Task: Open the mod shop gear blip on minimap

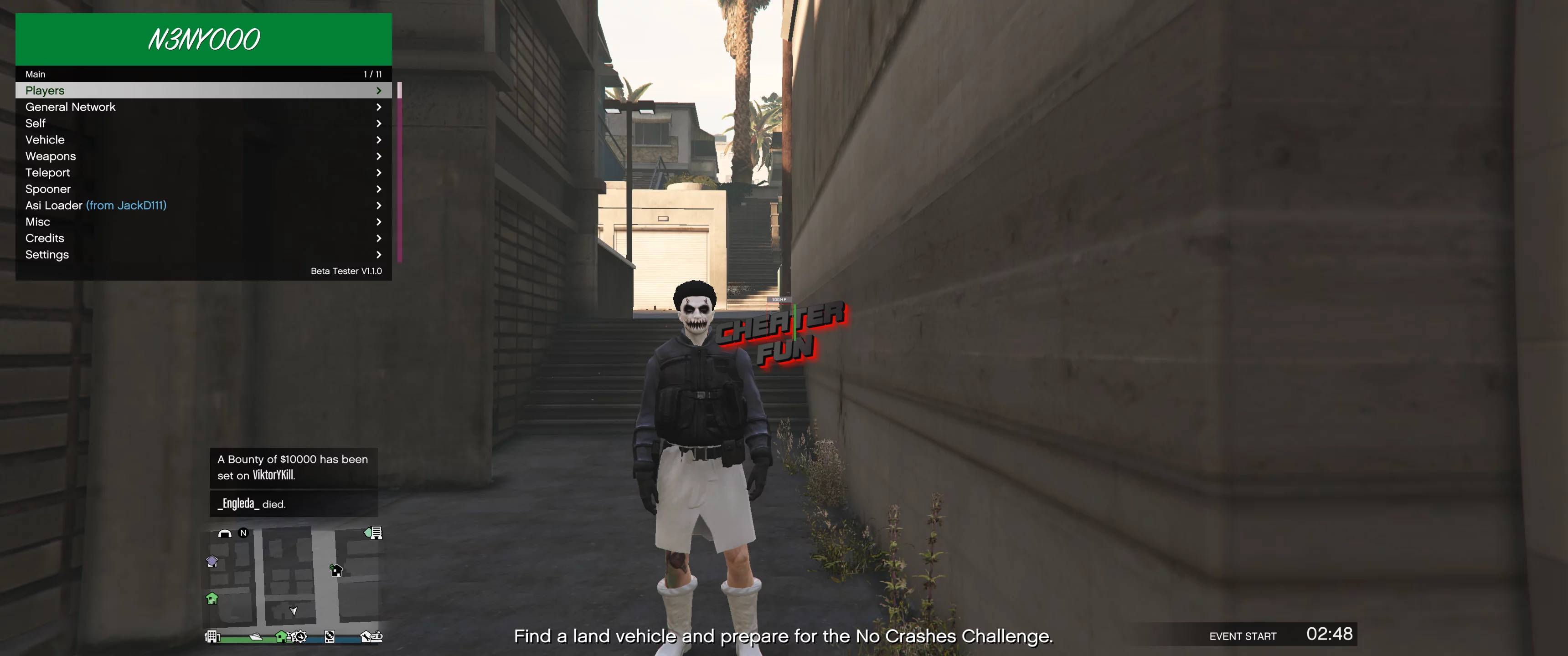Action: tap(299, 637)
